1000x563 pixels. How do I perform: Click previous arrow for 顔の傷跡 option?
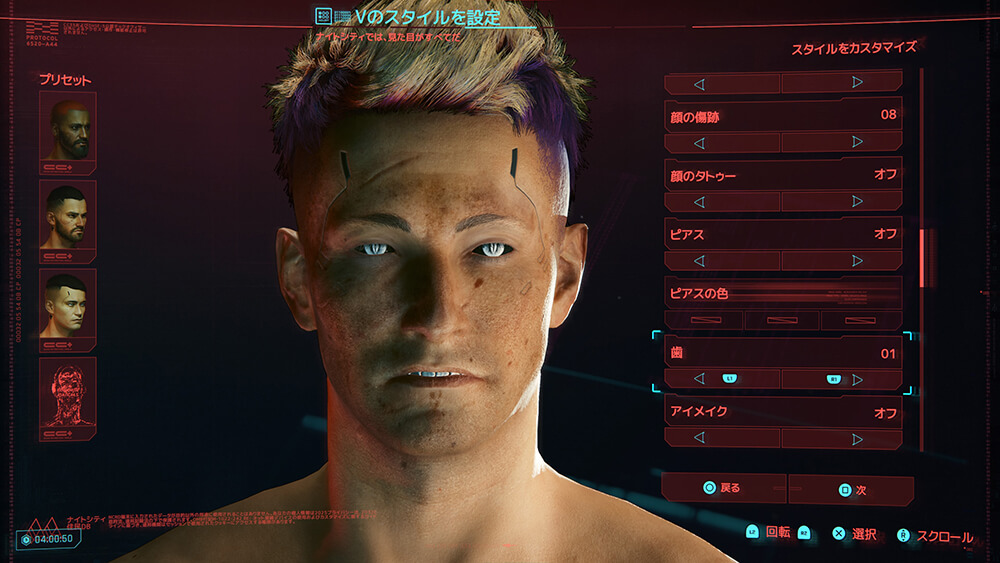click(699, 142)
